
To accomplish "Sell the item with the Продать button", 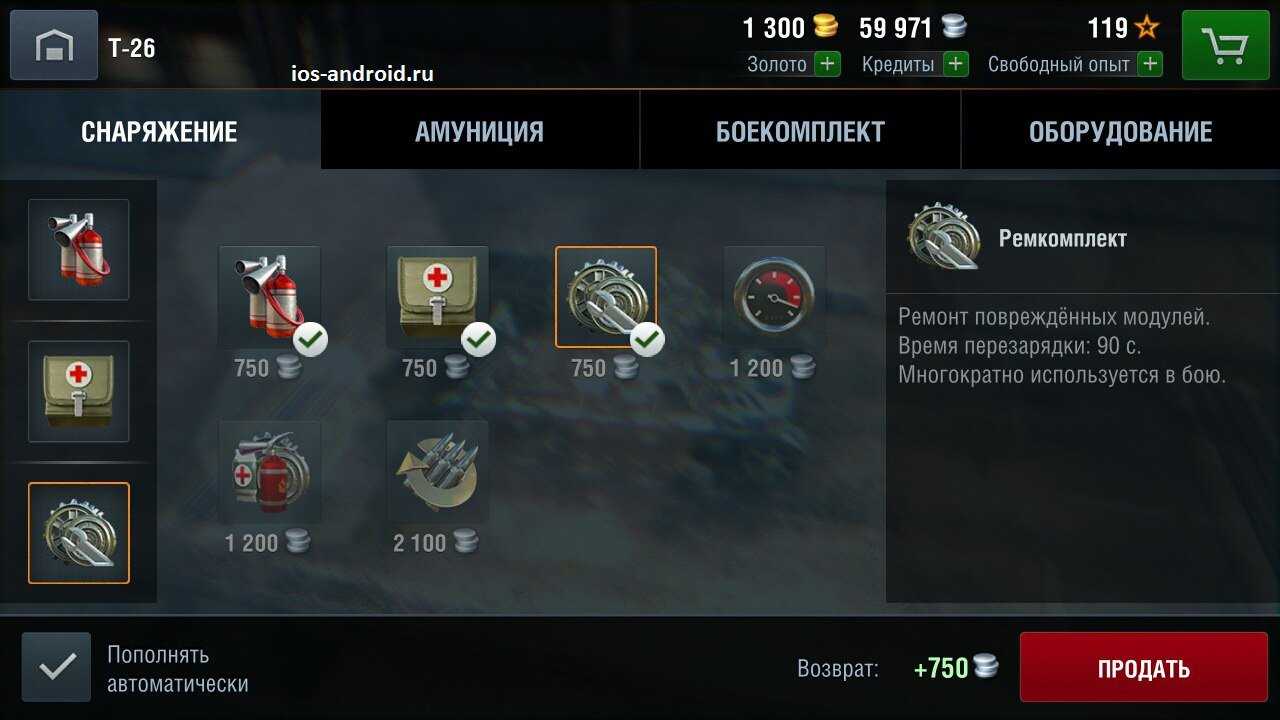I will tap(1143, 668).
